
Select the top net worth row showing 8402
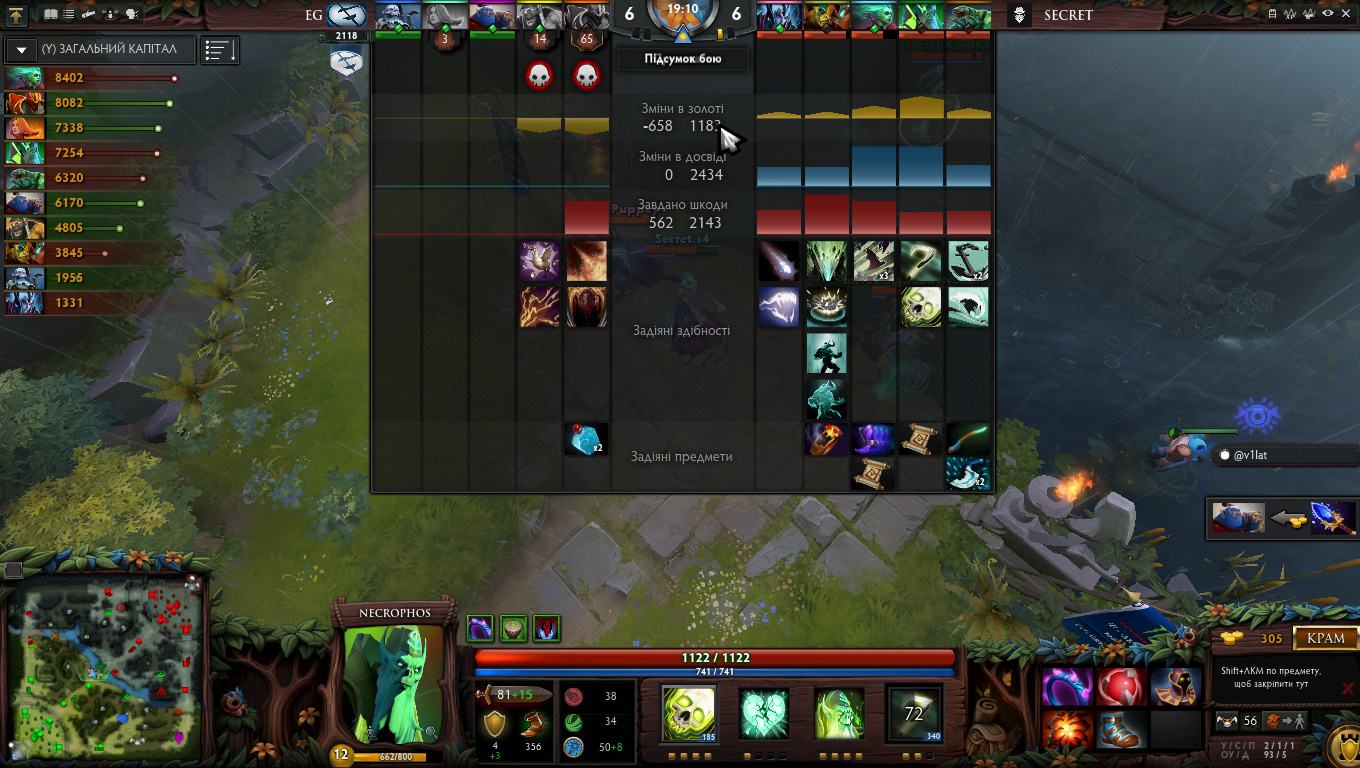click(x=90, y=78)
